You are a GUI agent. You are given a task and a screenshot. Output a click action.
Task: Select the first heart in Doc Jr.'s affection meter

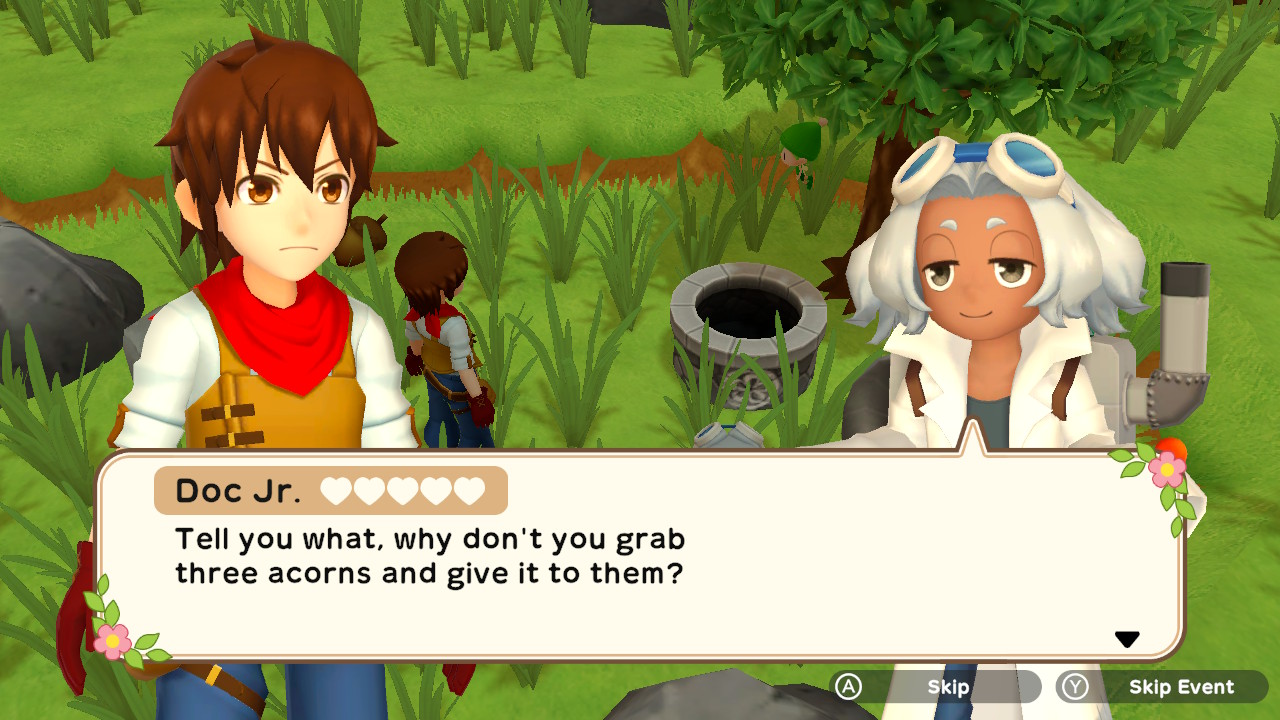335,491
